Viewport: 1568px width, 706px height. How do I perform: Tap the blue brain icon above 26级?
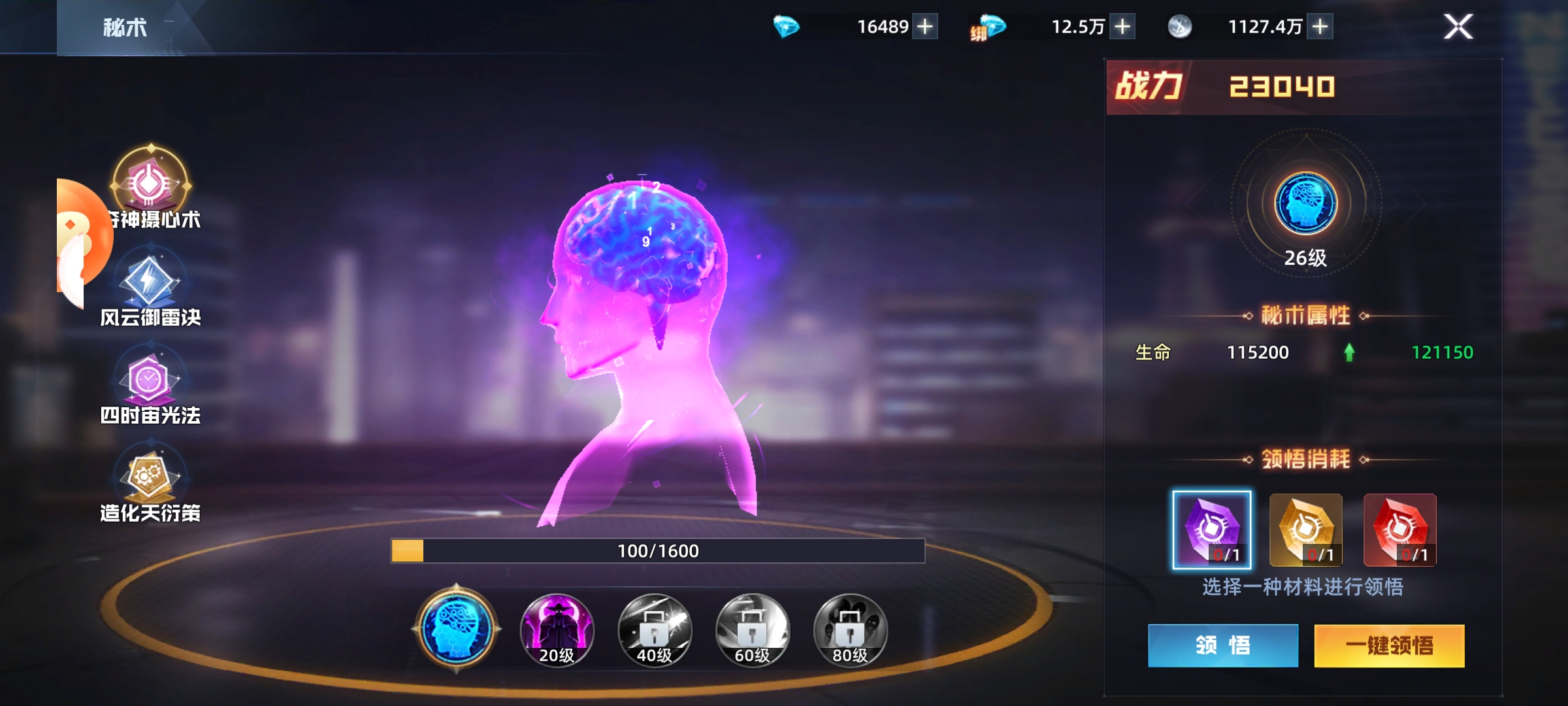pos(1305,204)
